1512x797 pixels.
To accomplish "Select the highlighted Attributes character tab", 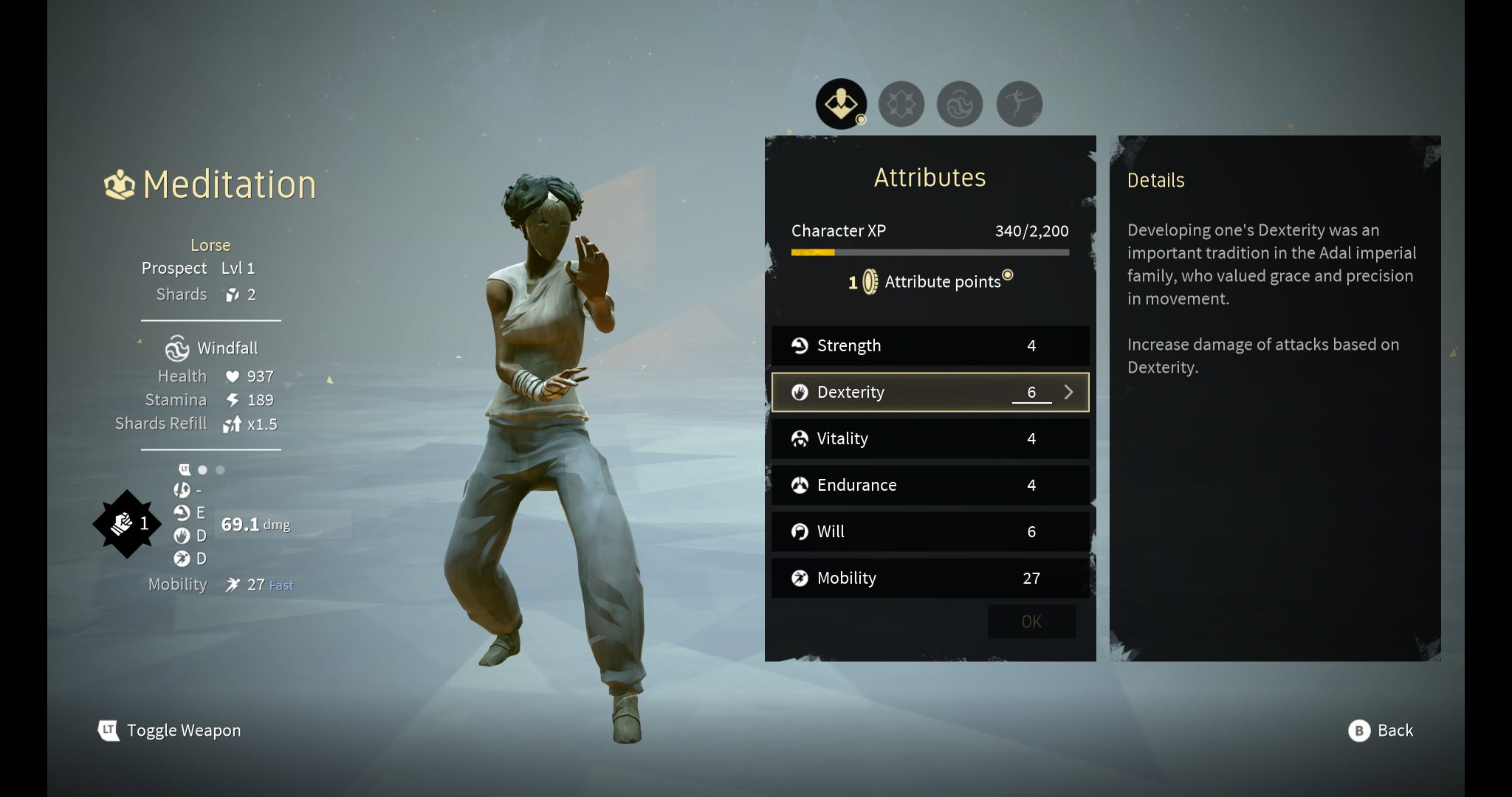I will pos(842,103).
